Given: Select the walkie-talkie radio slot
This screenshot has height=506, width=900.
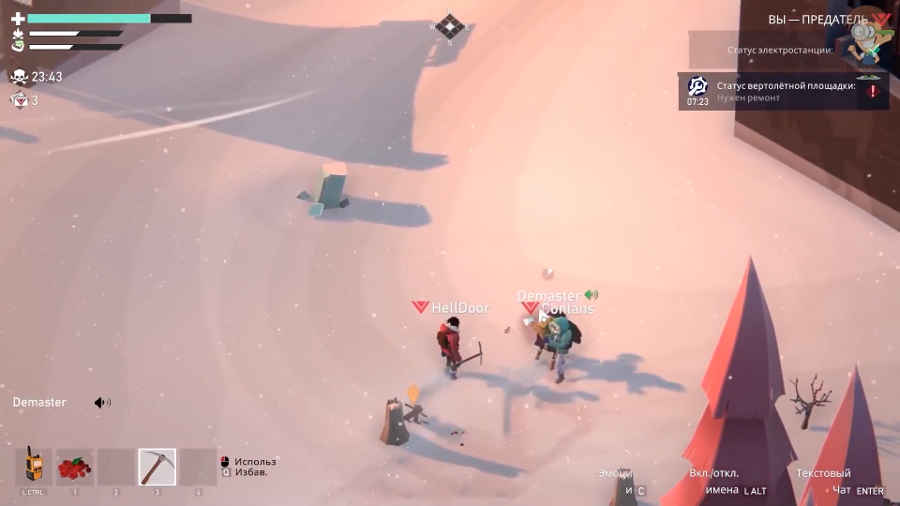Looking at the screenshot, I should tap(33, 466).
